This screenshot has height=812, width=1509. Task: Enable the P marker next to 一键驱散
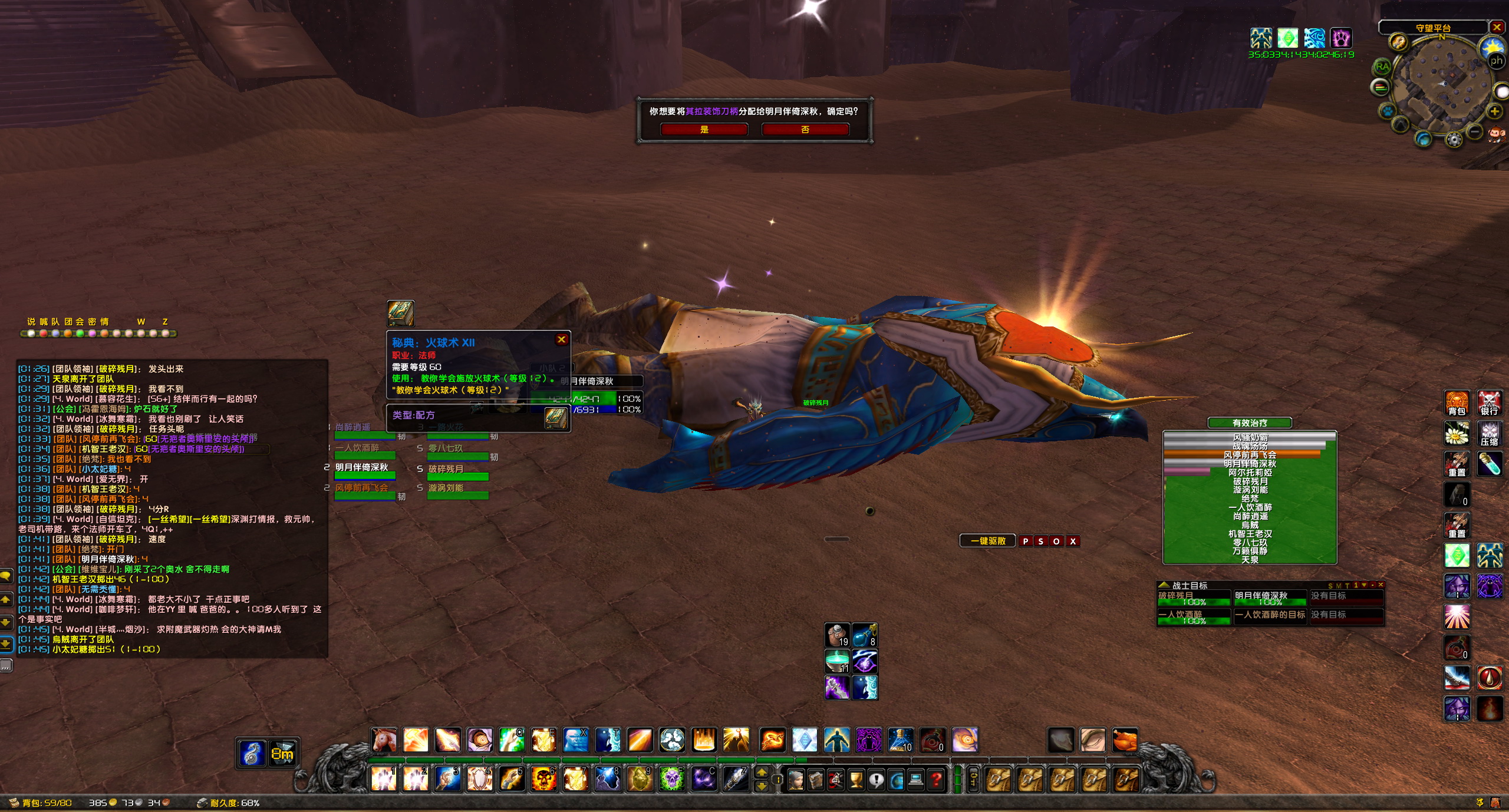click(x=1026, y=541)
